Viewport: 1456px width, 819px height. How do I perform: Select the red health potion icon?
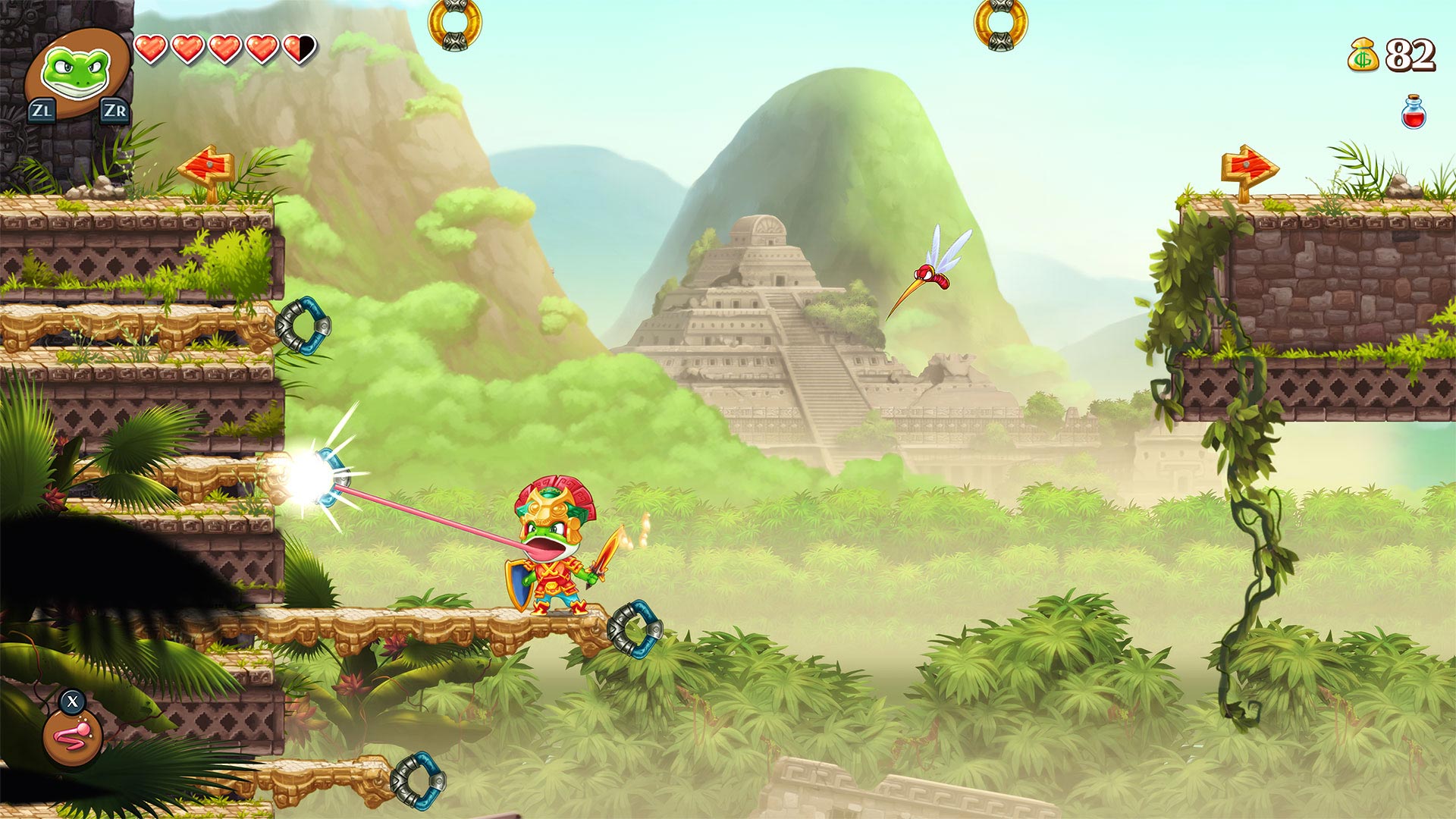pos(1412,111)
